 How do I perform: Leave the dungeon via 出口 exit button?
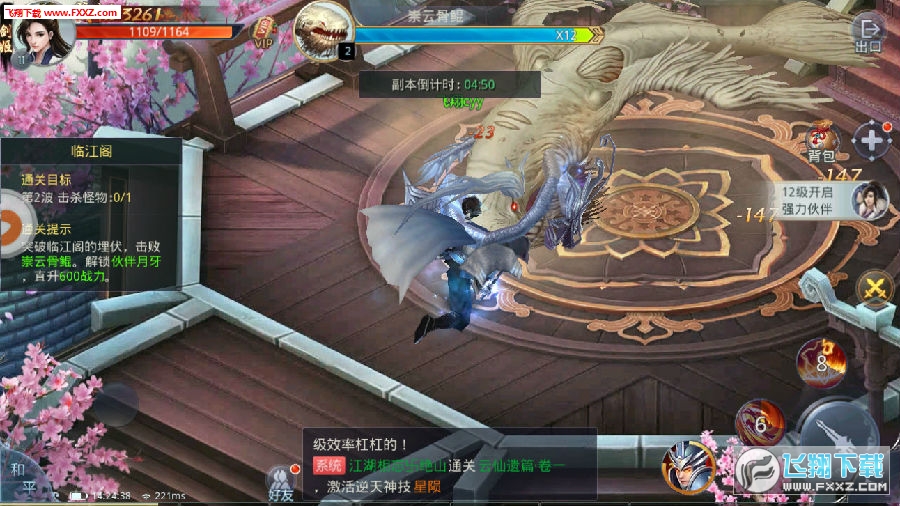[x=868, y=35]
